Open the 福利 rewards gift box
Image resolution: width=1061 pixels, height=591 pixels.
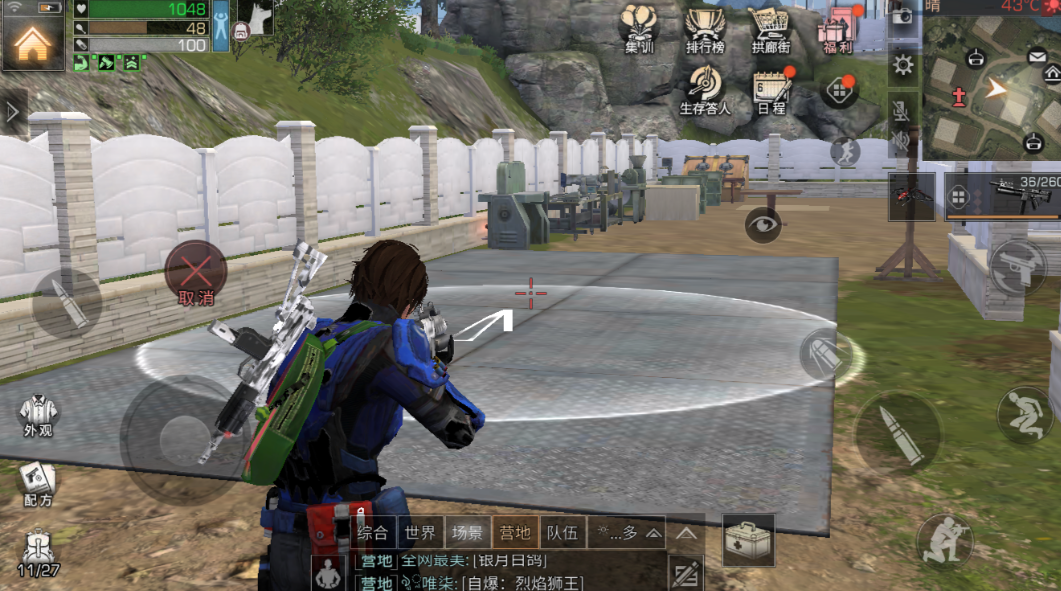coord(836,28)
